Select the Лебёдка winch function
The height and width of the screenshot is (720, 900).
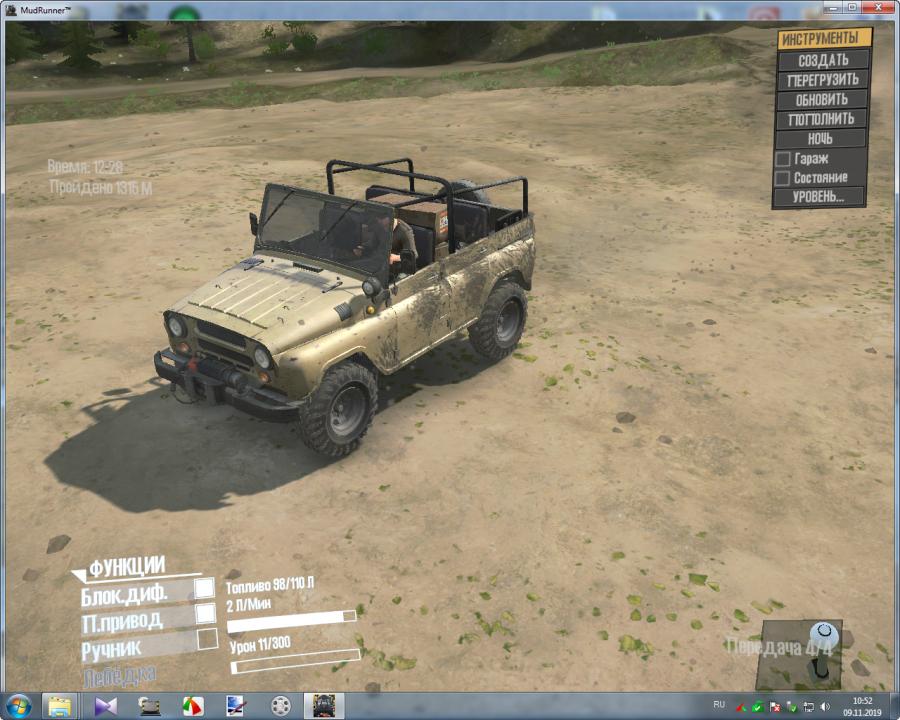click(x=119, y=675)
